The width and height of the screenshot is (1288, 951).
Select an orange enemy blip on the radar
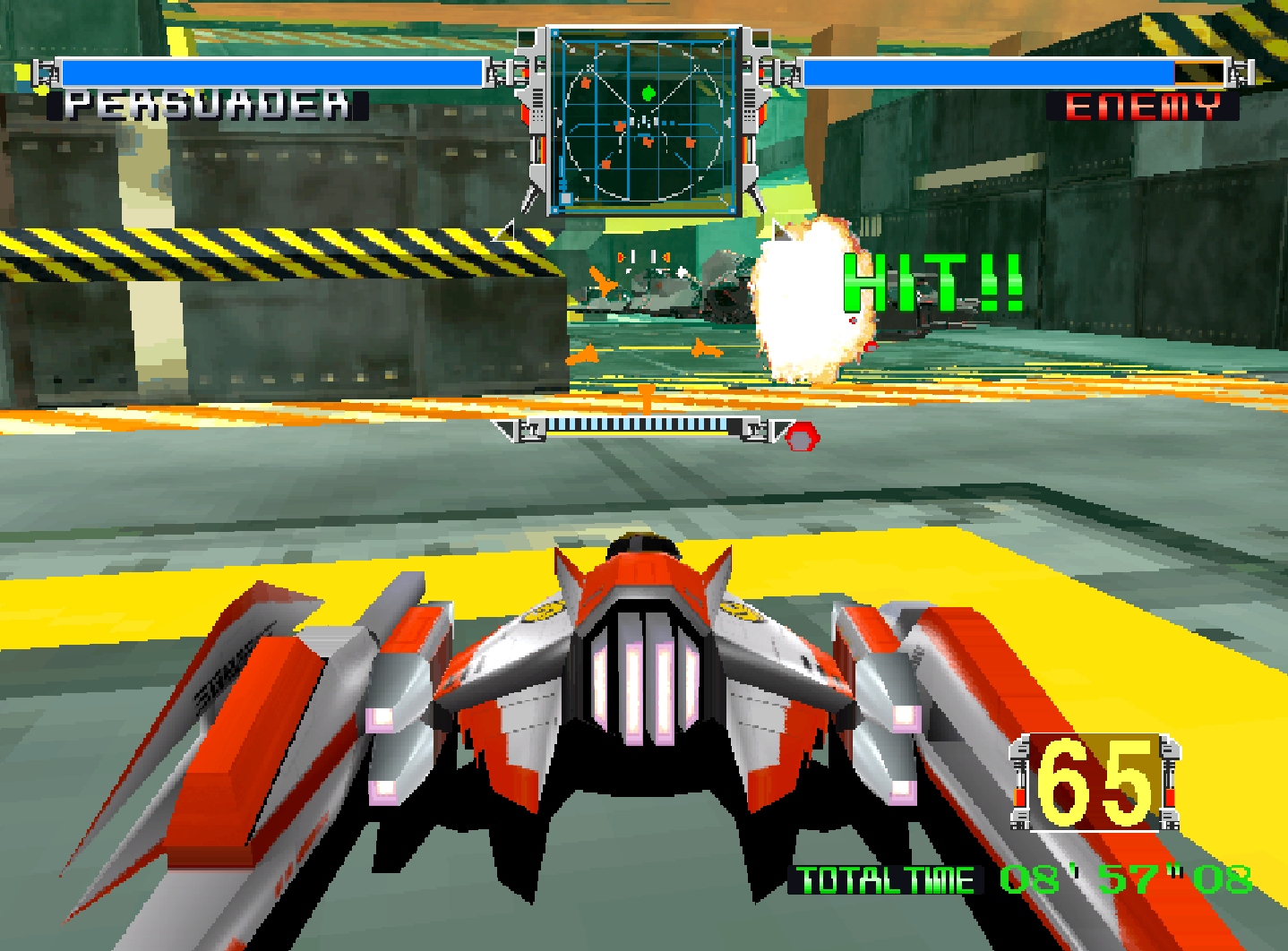587,82
